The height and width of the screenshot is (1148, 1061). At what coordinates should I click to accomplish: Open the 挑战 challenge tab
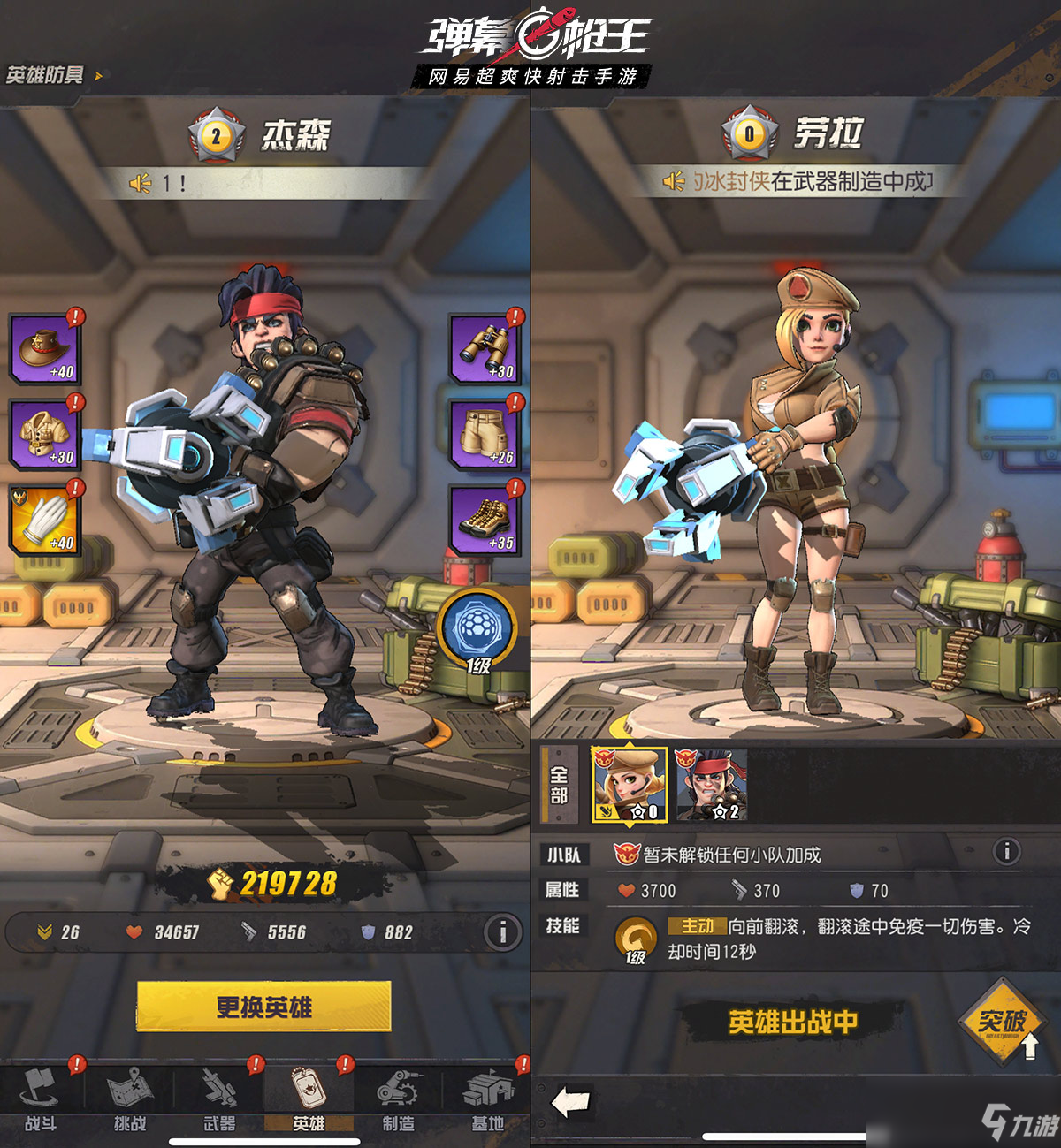pyautogui.click(x=130, y=1099)
